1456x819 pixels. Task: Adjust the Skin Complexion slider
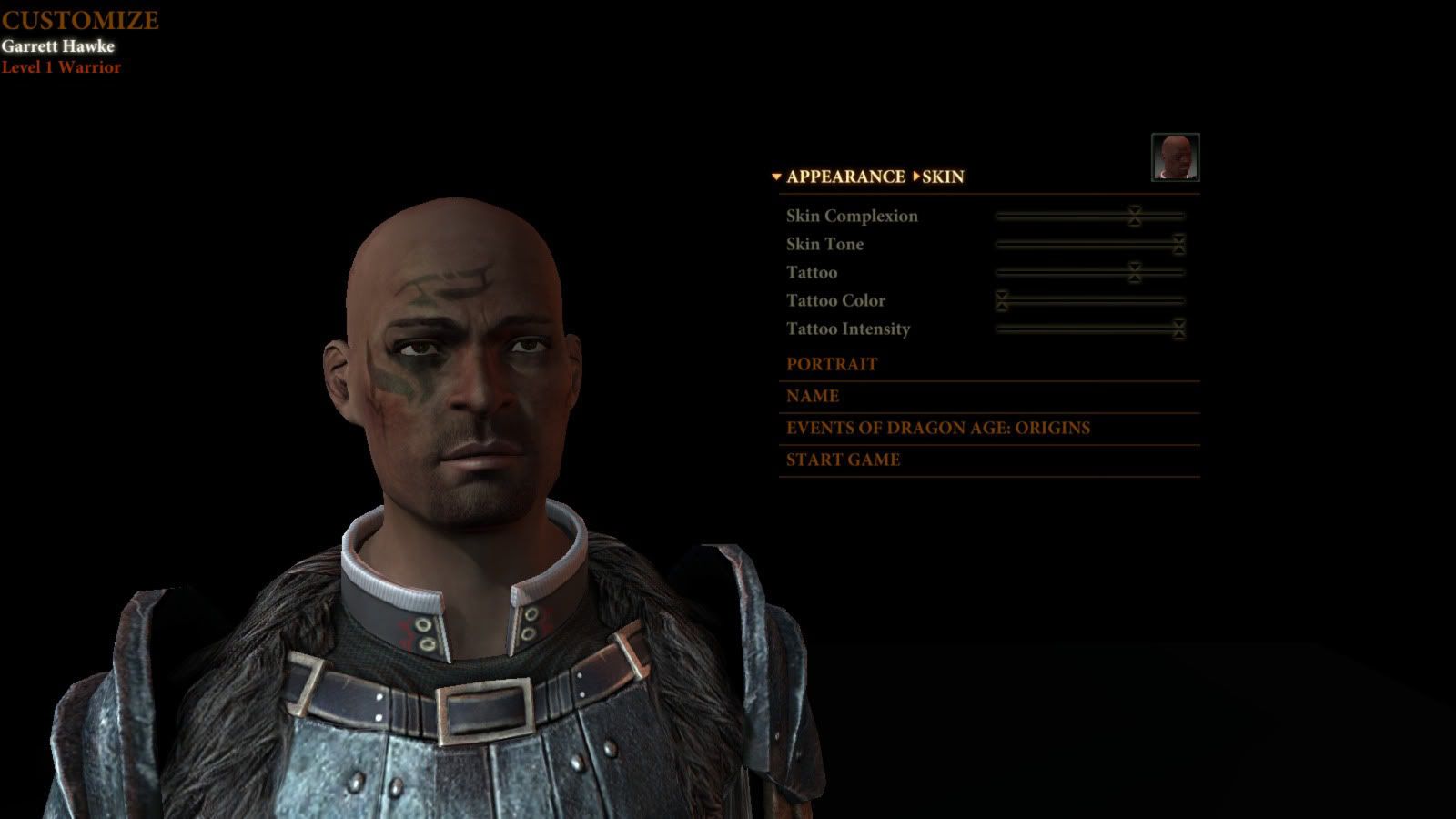pyautogui.click(x=1134, y=216)
